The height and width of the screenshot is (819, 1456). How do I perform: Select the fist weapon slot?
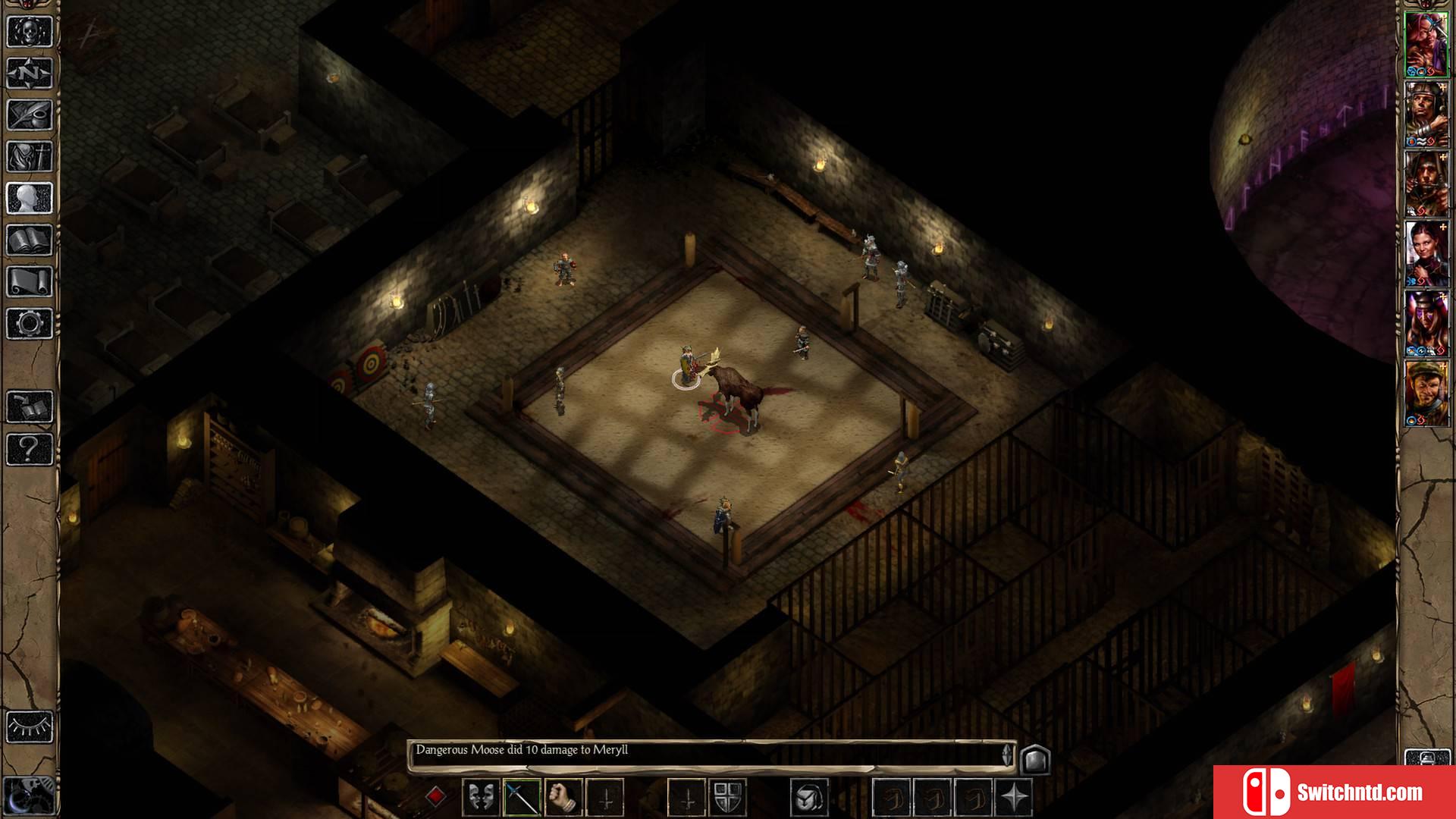tap(563, 798)
